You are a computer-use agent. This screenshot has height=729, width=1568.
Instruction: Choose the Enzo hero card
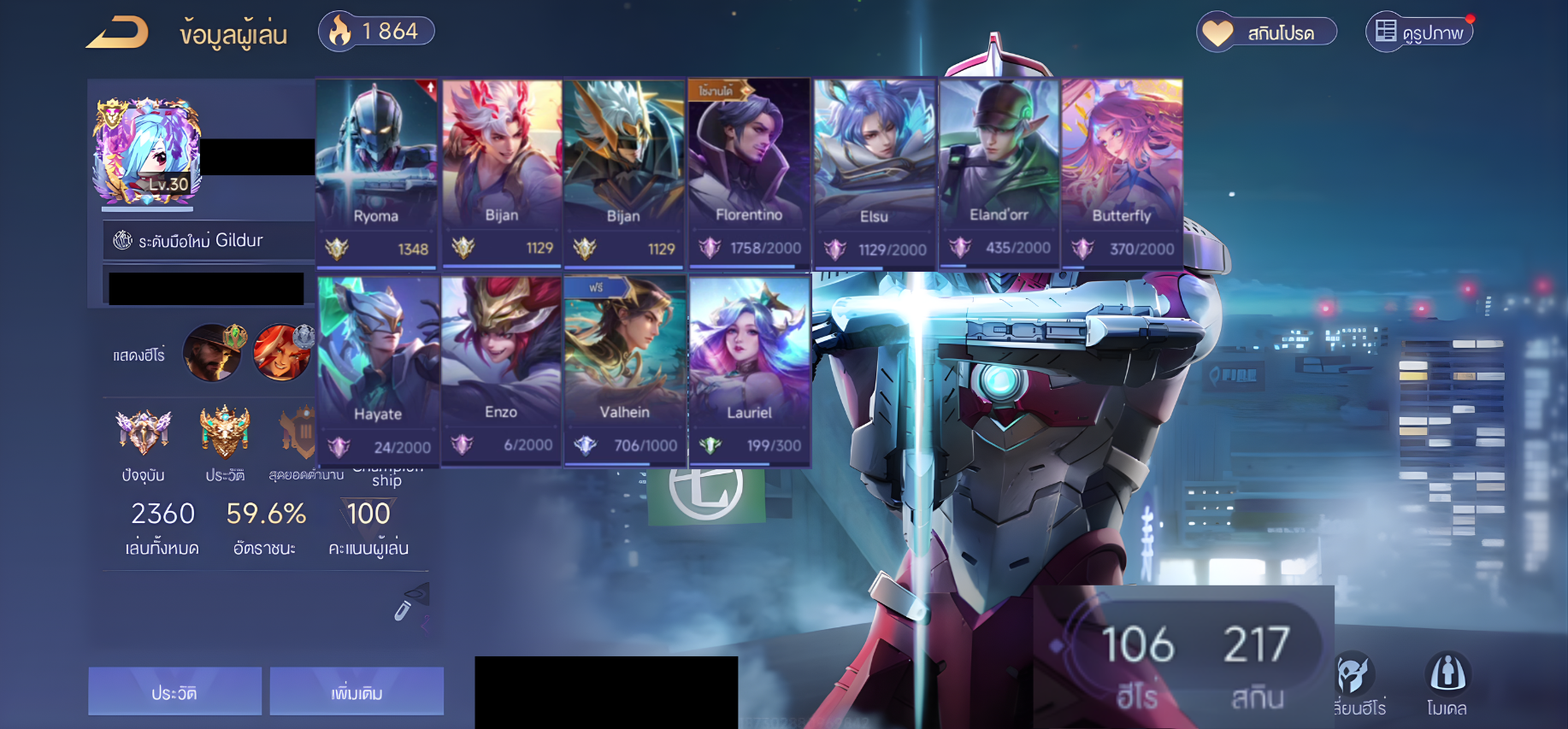tap(501, 369)
